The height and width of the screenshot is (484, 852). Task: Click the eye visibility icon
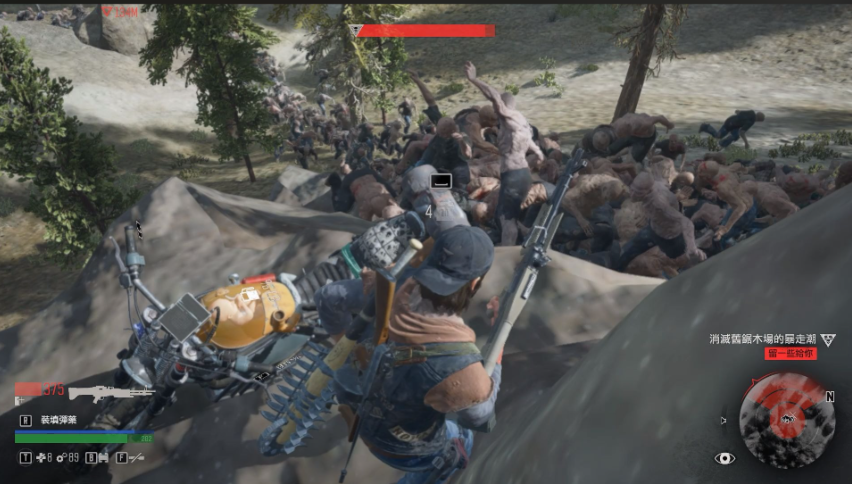click(x=724, y=458)
